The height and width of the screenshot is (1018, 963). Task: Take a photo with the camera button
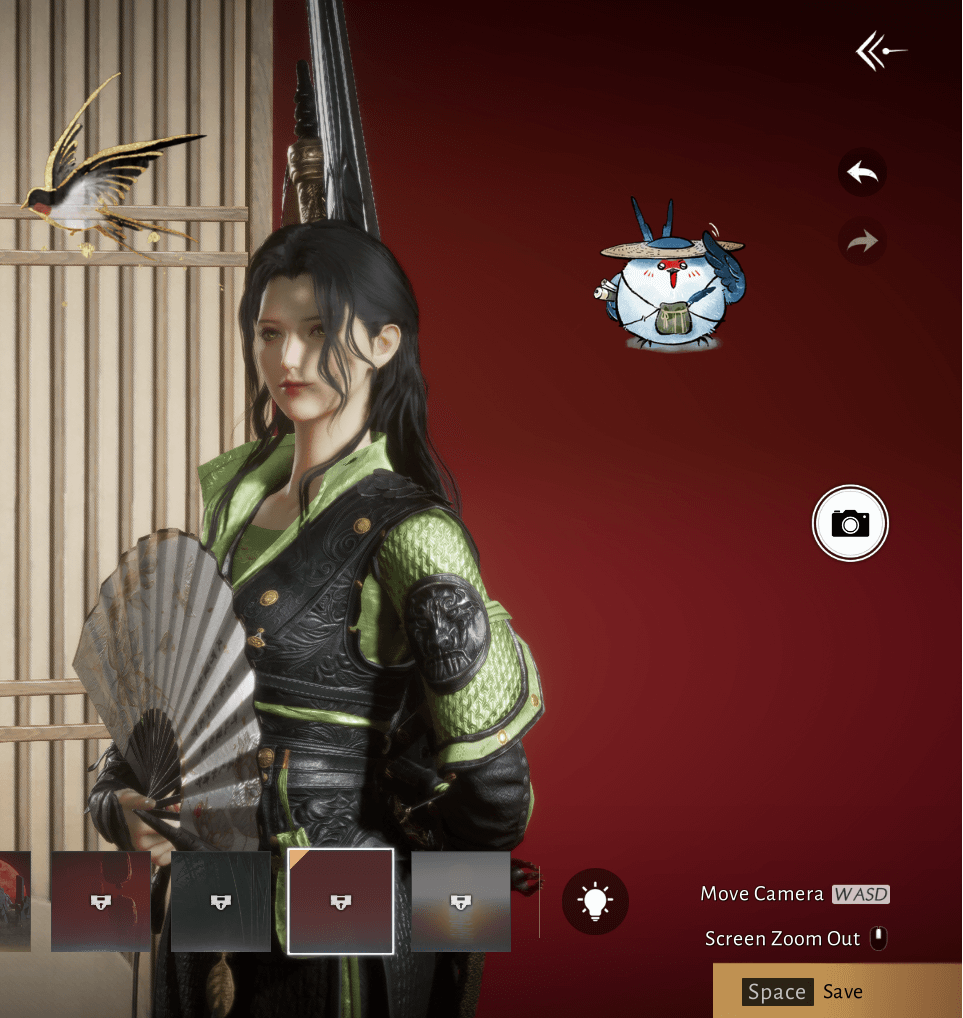point(850,522)
